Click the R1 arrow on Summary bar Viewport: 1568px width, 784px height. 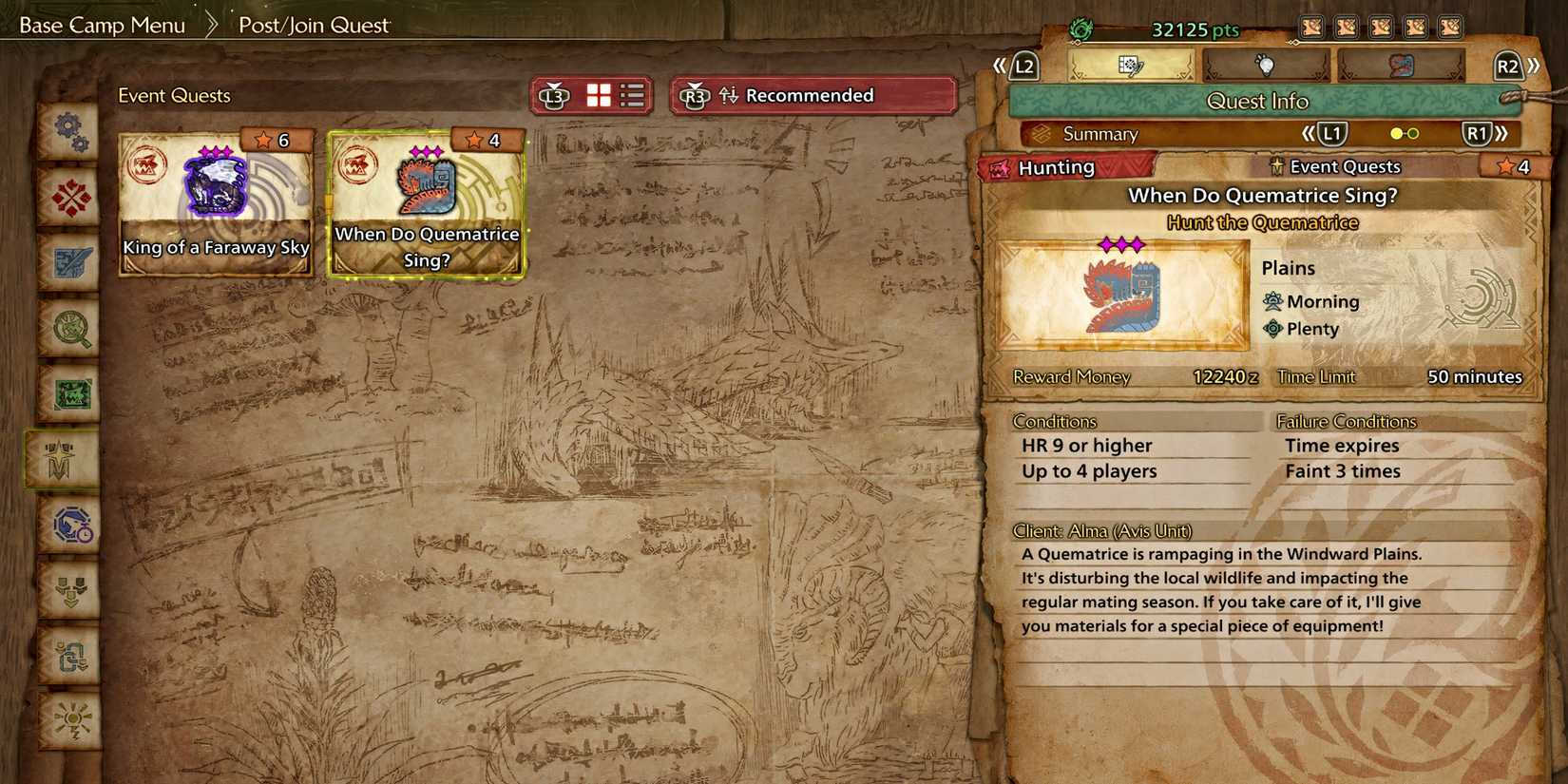coord(1479,134)
